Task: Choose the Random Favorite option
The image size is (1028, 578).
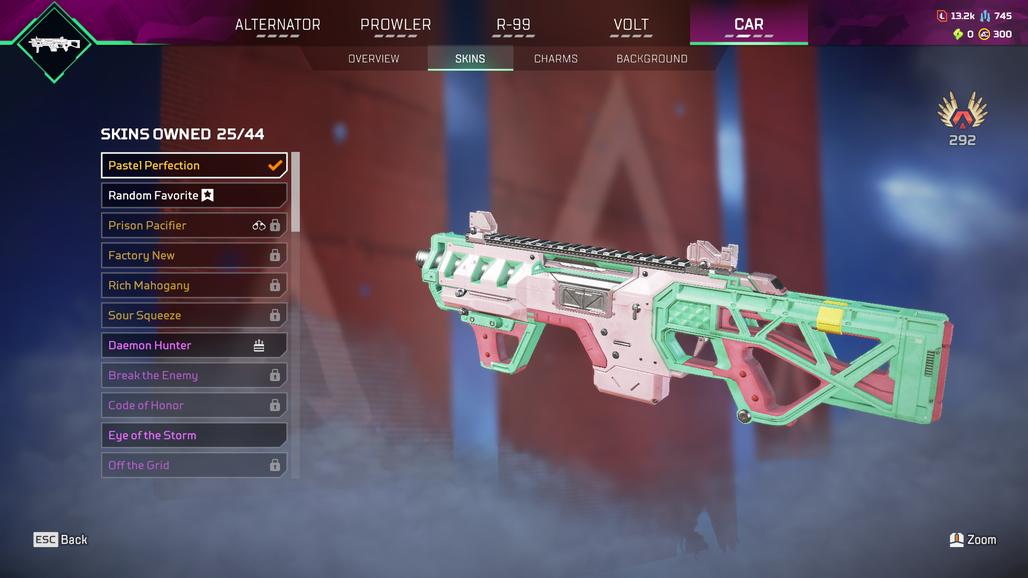Action: tap(194, 195)
